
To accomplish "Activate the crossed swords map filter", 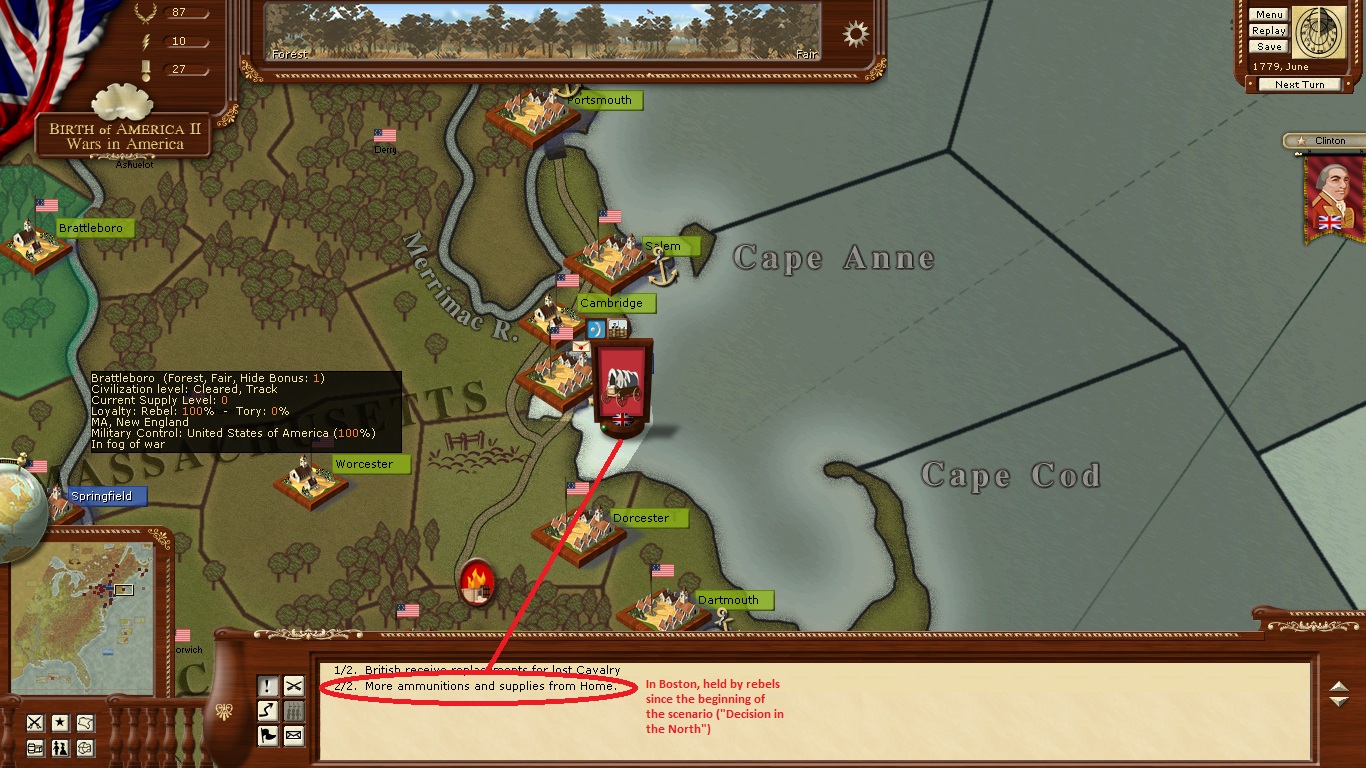I will (x=35, y=723).
